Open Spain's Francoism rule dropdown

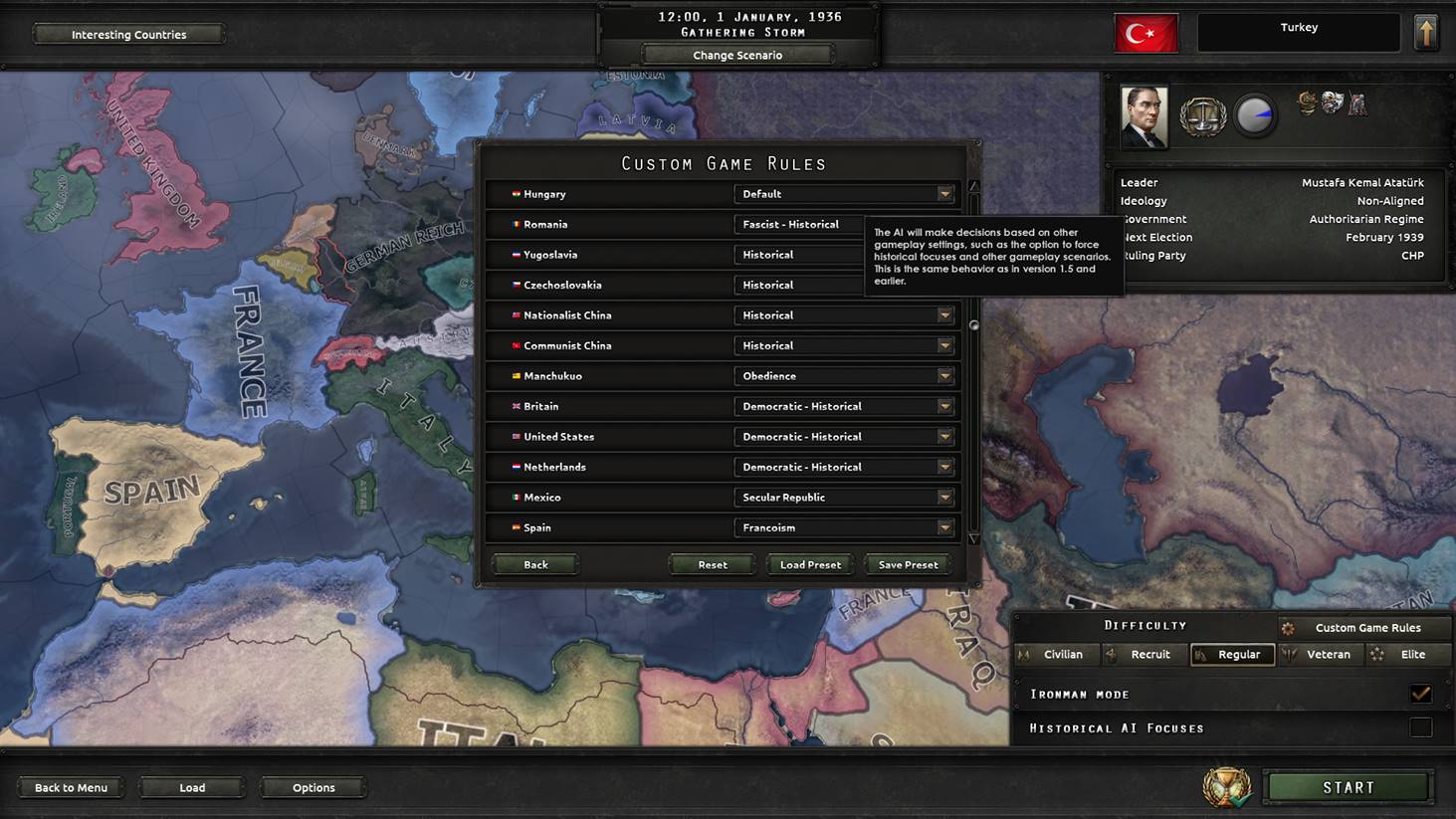point(844,527)
